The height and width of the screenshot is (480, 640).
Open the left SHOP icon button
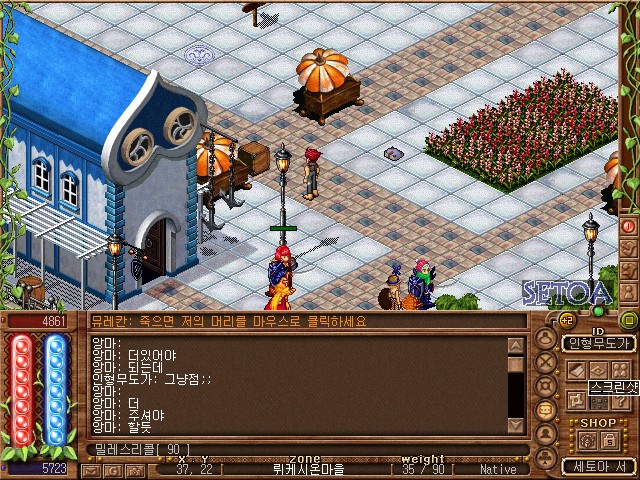[585, 440]
